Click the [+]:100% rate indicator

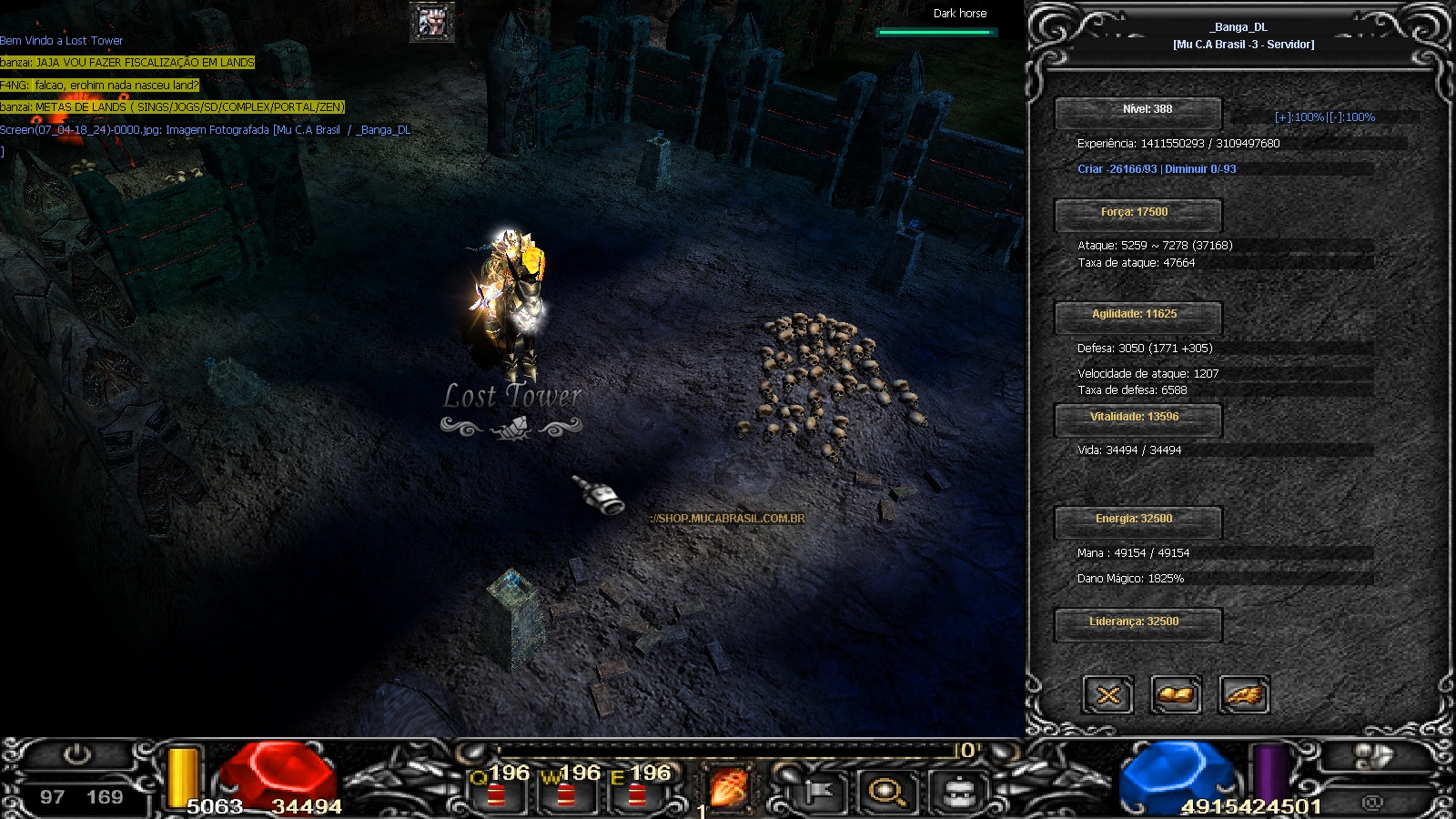tap(1299, 117)
